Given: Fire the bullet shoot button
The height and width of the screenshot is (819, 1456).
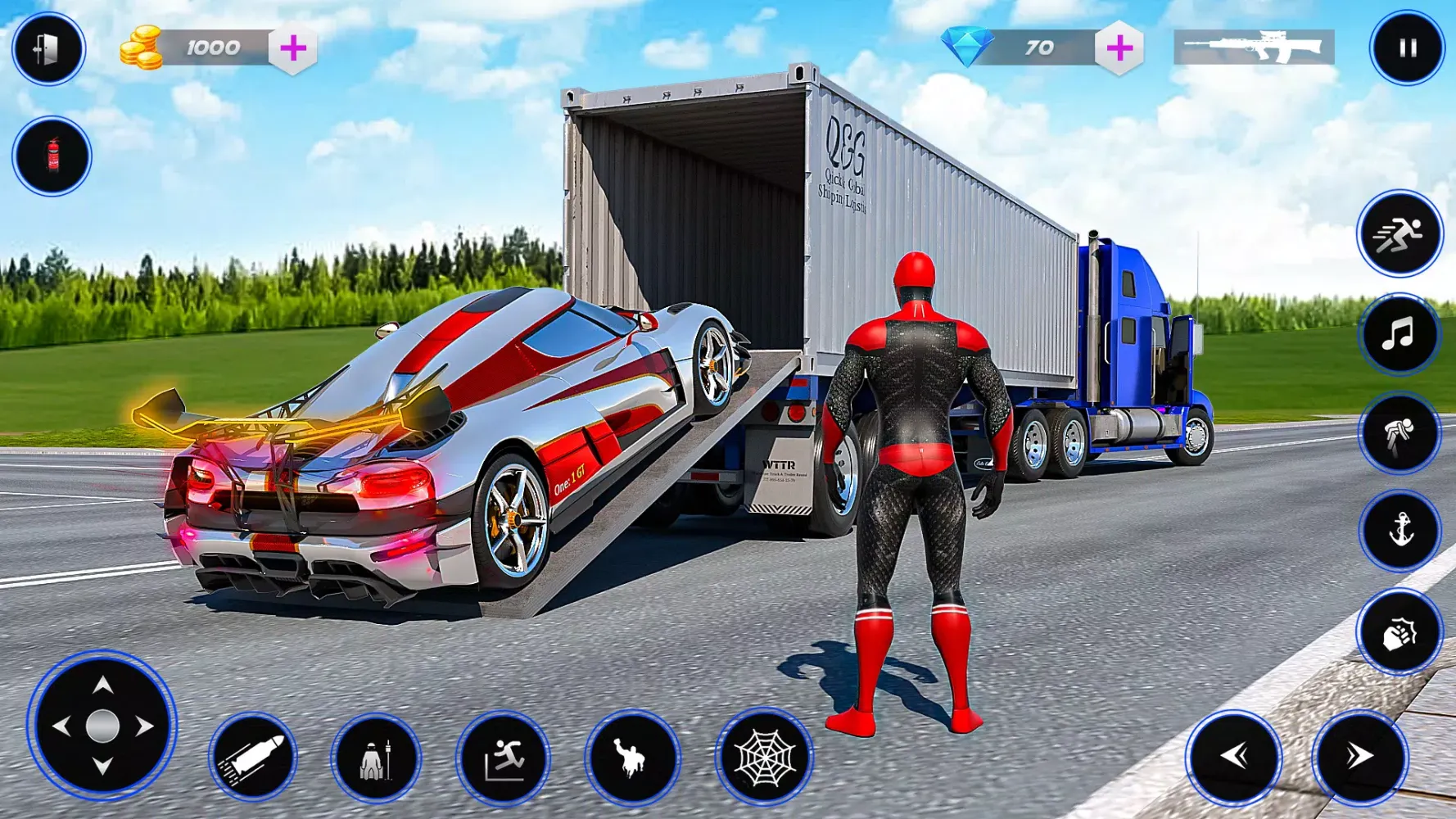Looking at the screenshot, I should tap(253, 757).
